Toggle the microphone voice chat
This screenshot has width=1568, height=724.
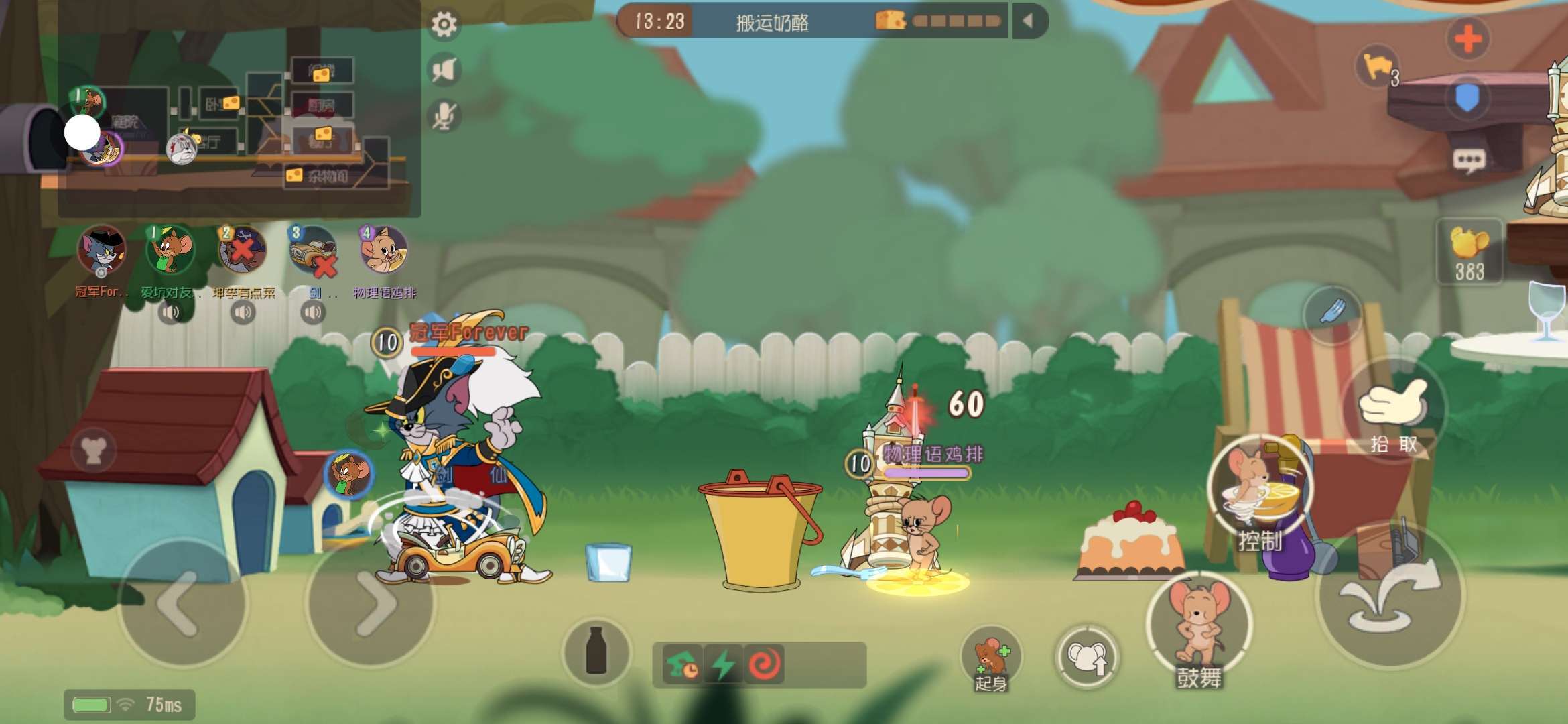[444, 115]
